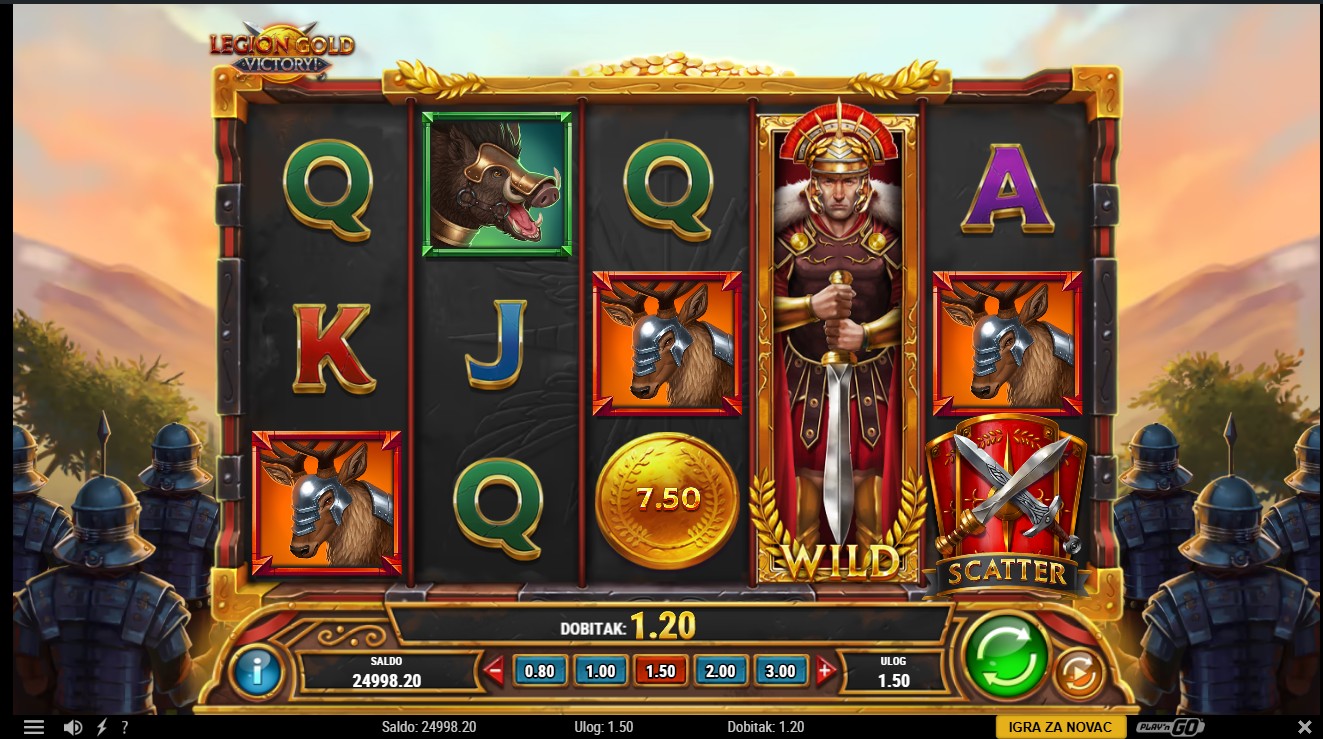Open the autoplay spin options
1323x739 pixels.
[1078, 674]
